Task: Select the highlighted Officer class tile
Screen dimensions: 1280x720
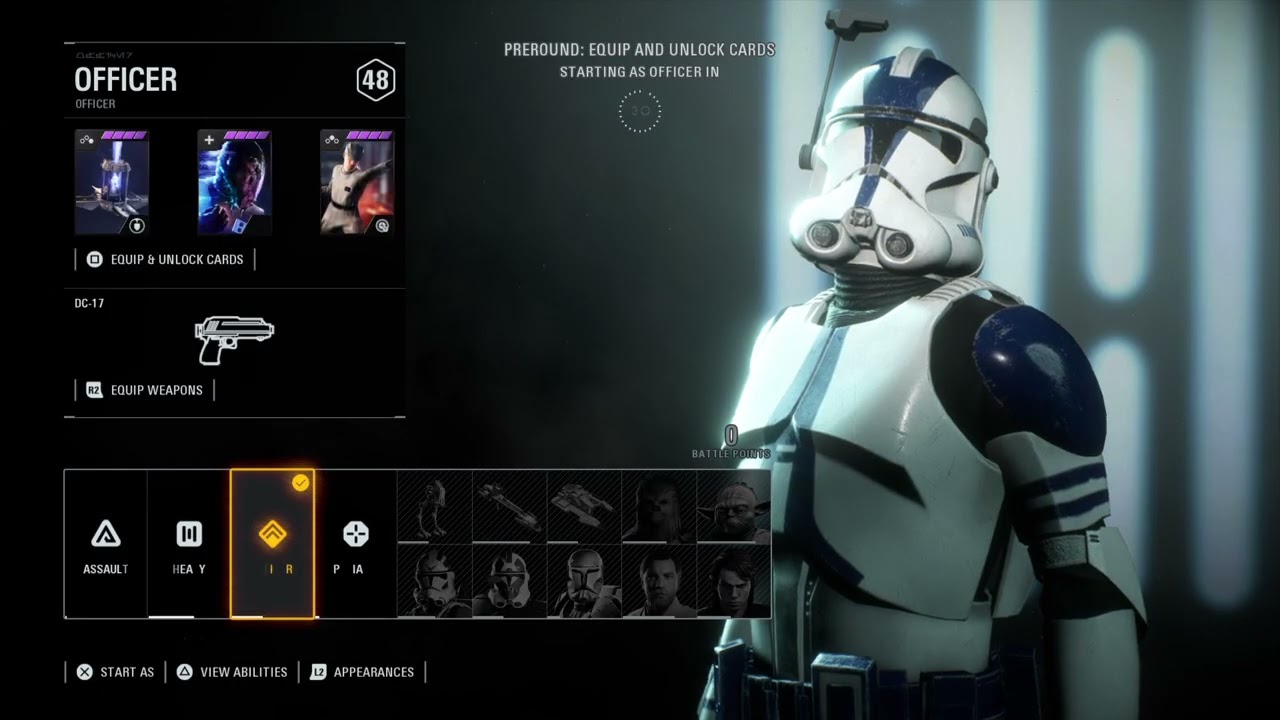Action: tap(272, 543)
